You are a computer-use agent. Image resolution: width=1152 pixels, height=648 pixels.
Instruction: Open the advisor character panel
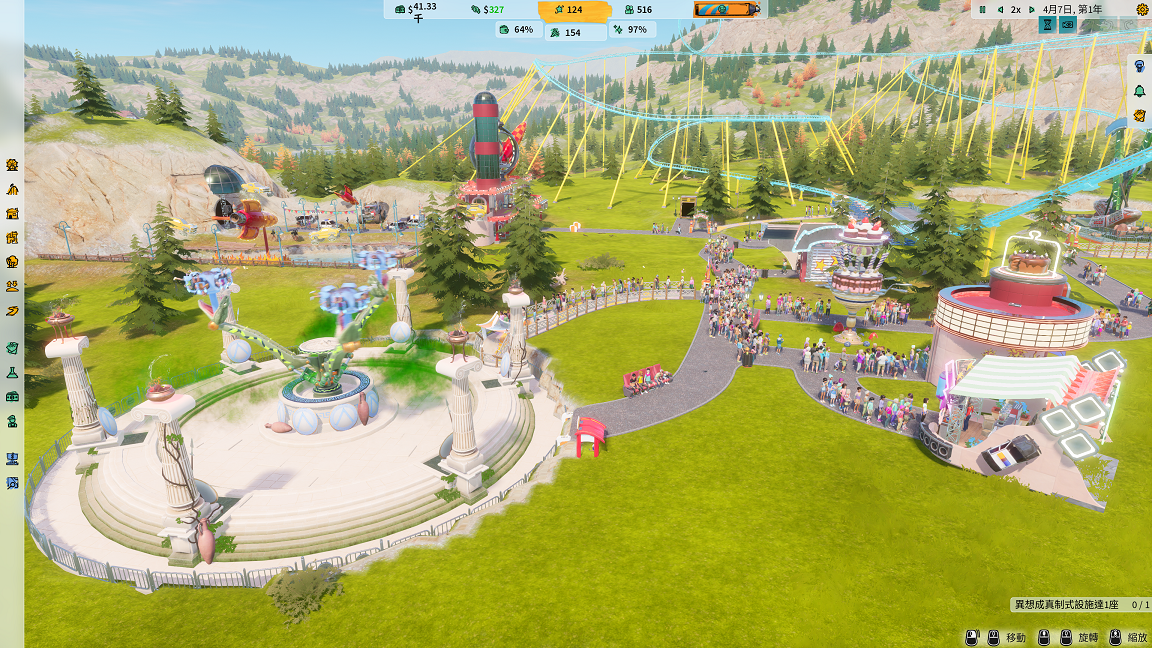[x=1139, y=65]
